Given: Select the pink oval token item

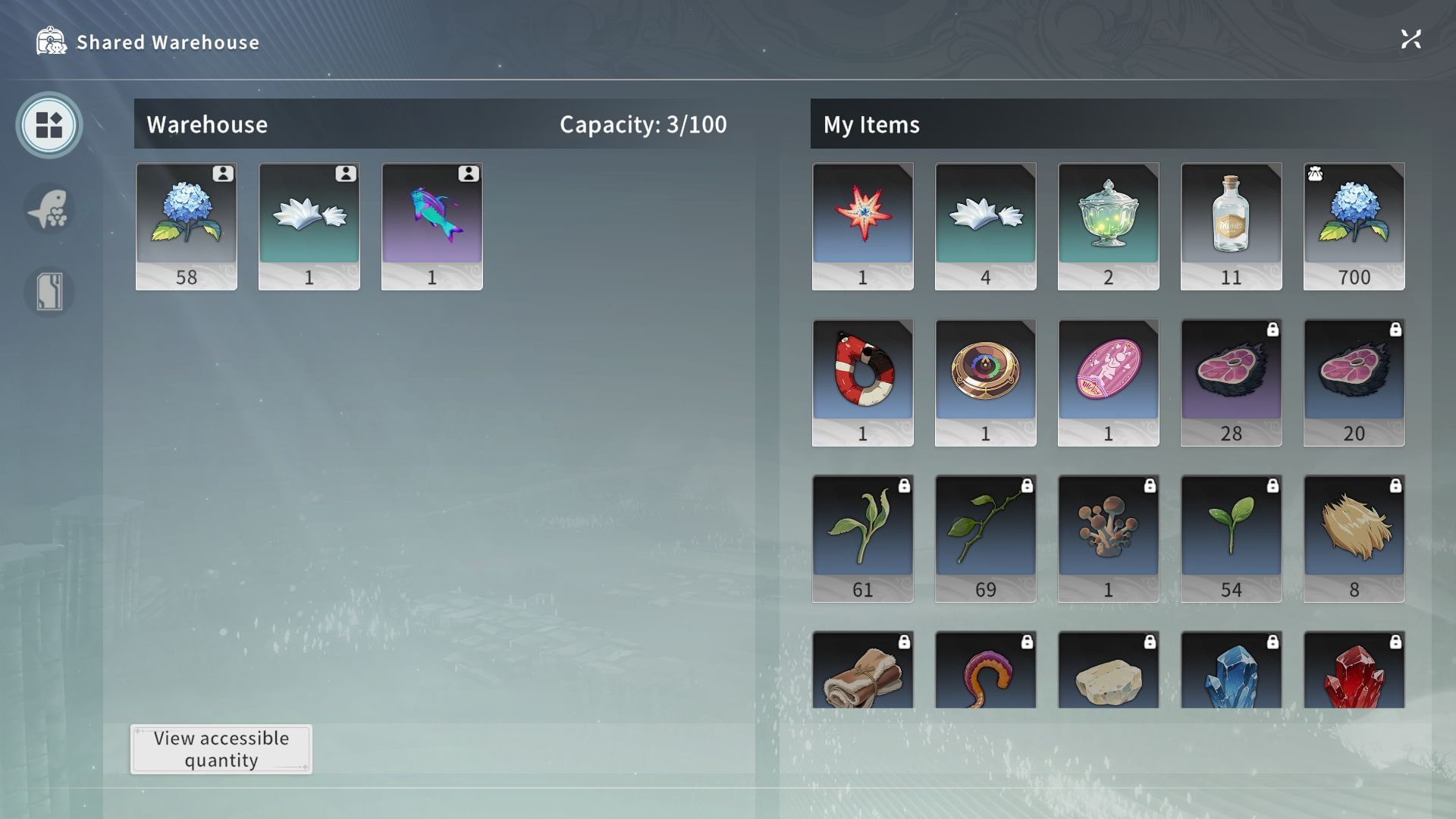Looking at the screenshot, I should pos(1109,382).
